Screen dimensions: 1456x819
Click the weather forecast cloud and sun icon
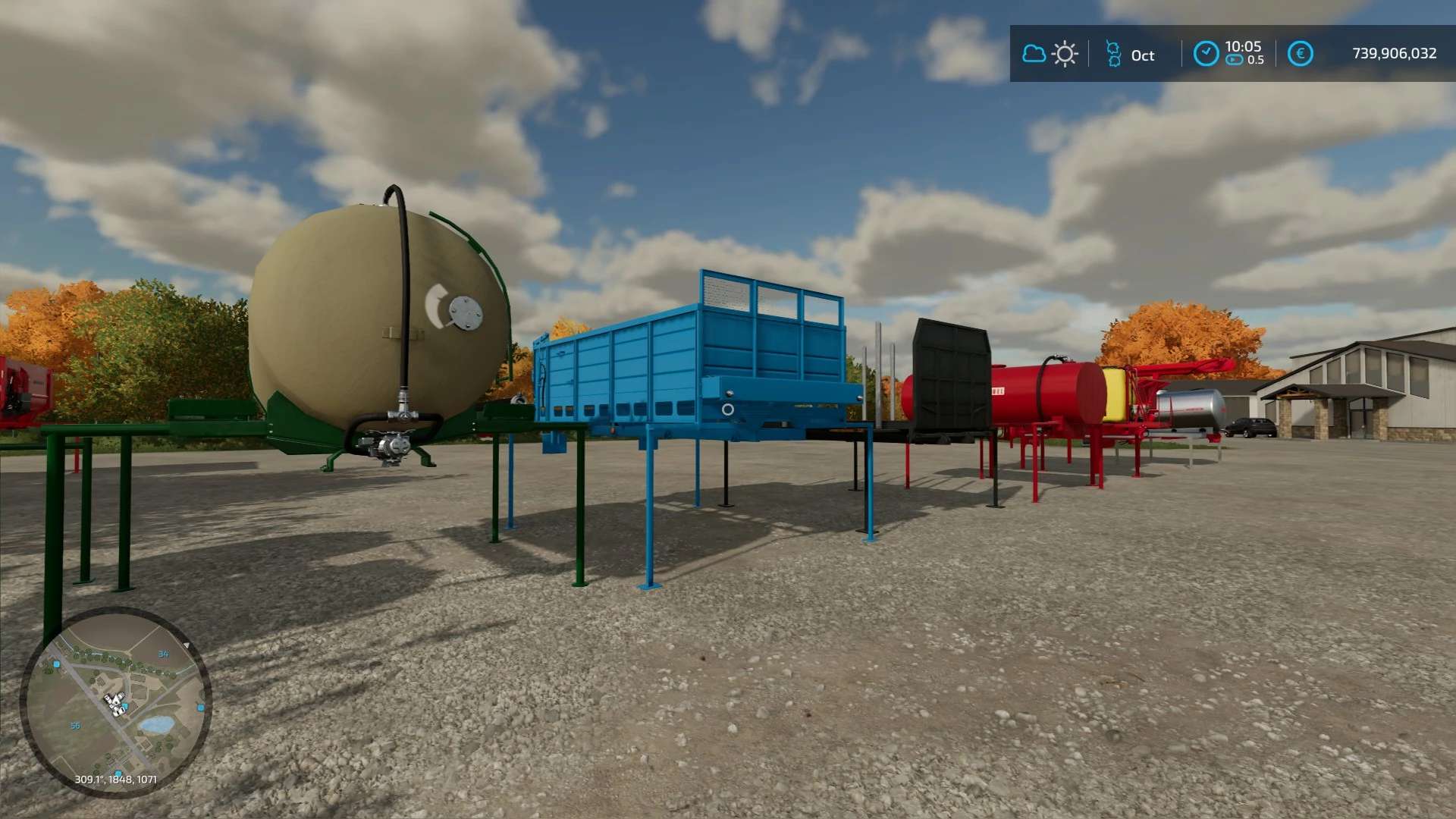1050,54
